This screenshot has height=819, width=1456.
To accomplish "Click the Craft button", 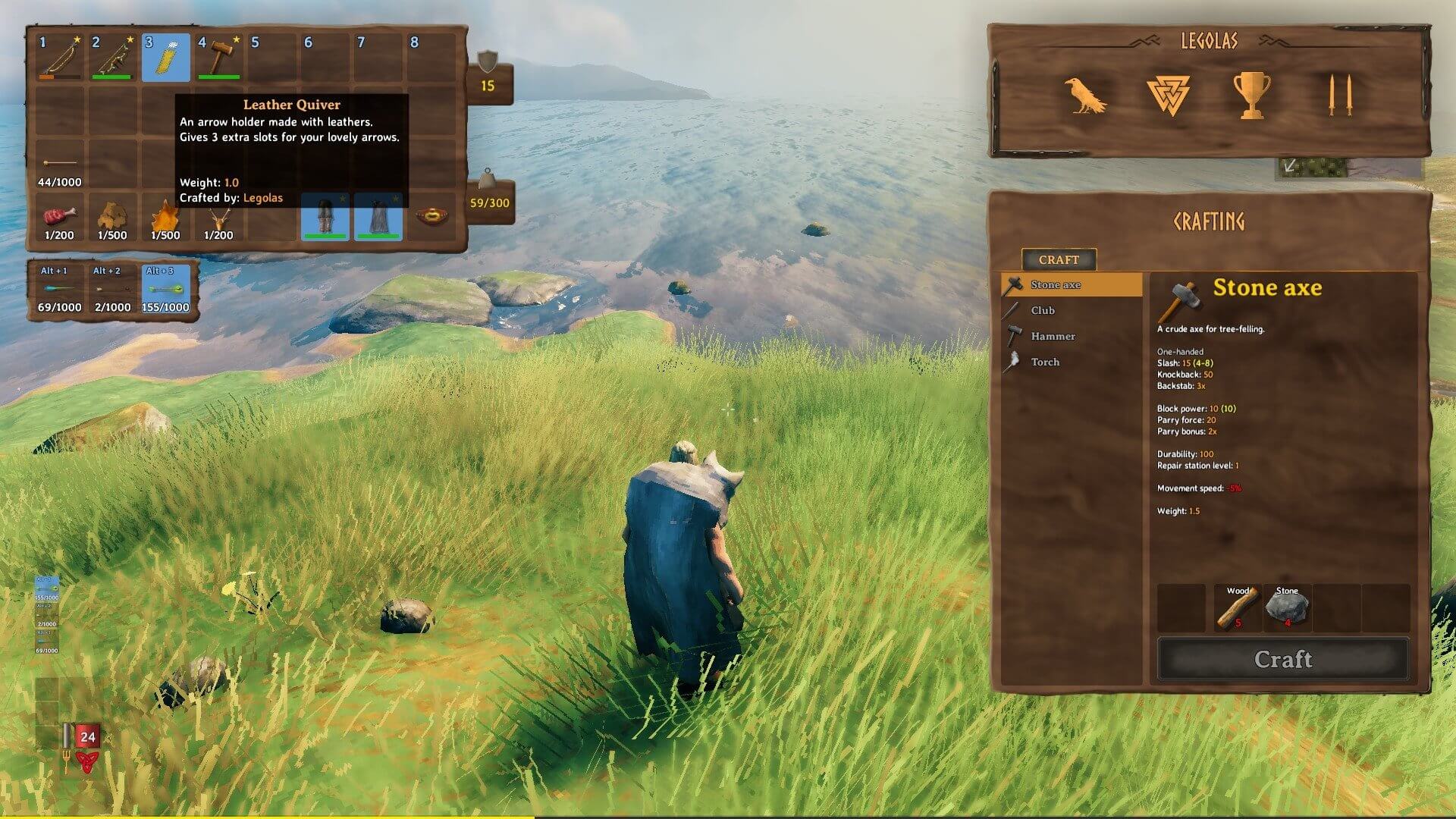I will click(x=1282, y=659).
